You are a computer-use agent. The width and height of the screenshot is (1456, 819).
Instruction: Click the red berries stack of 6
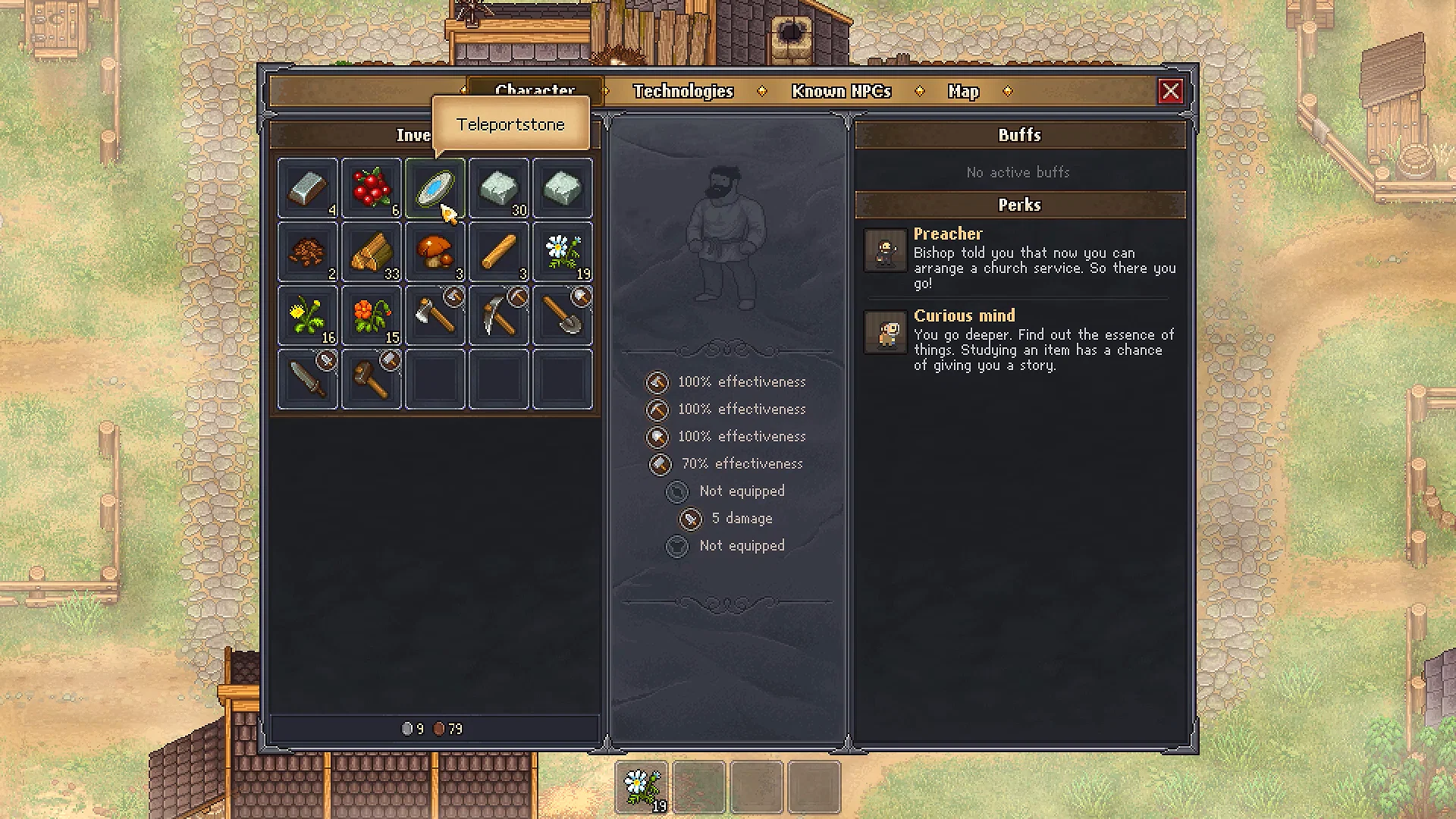372,188
